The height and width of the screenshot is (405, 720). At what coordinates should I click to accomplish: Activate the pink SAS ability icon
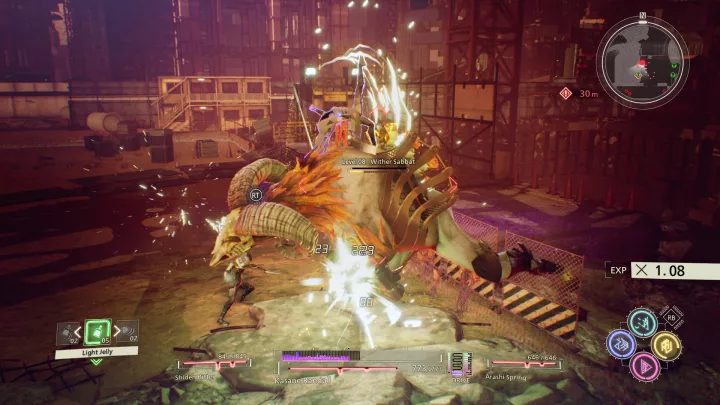click(x=643, y=365)
